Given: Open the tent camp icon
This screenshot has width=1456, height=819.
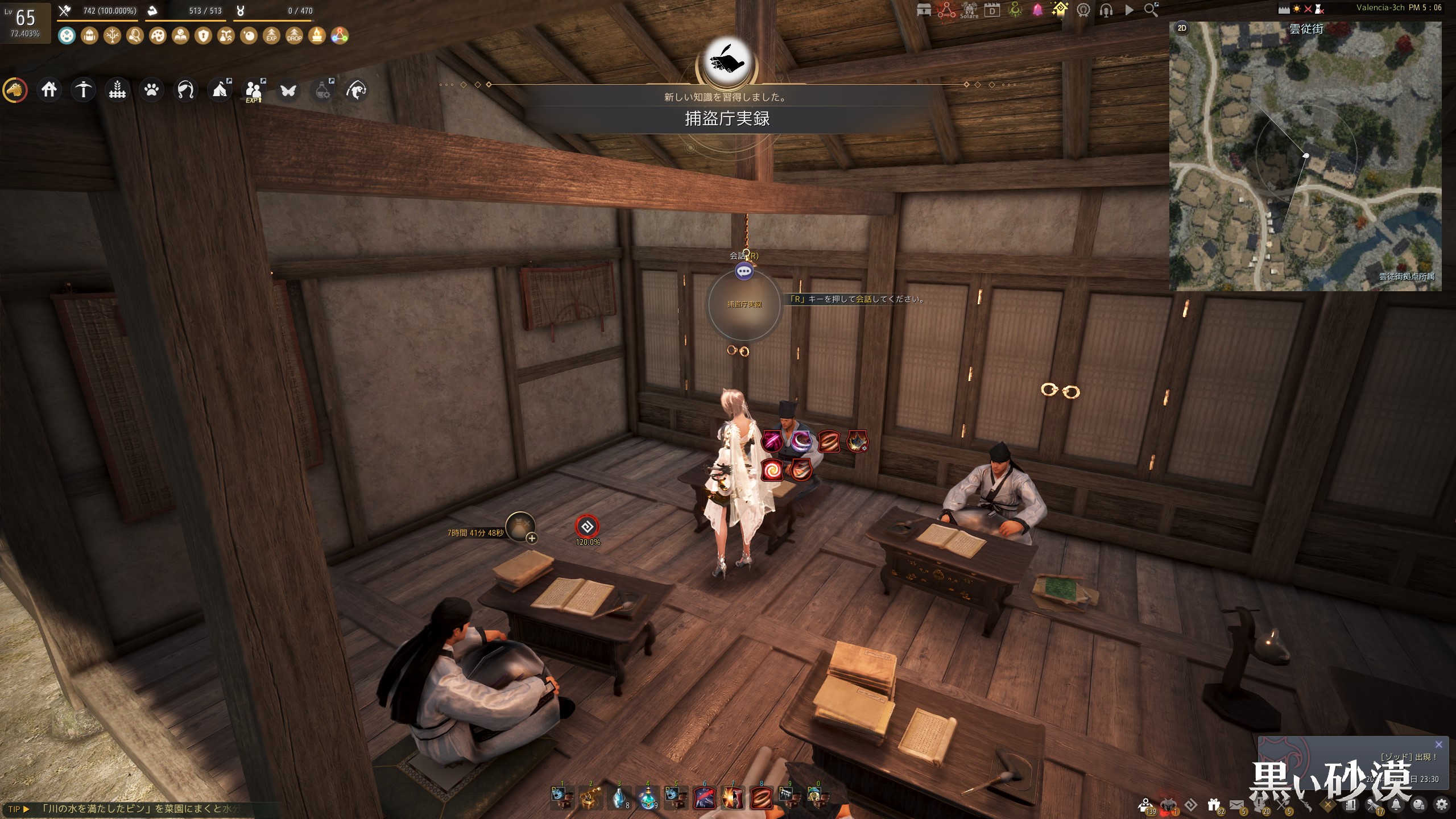Looking at the screenshot, I should point(220,90).
